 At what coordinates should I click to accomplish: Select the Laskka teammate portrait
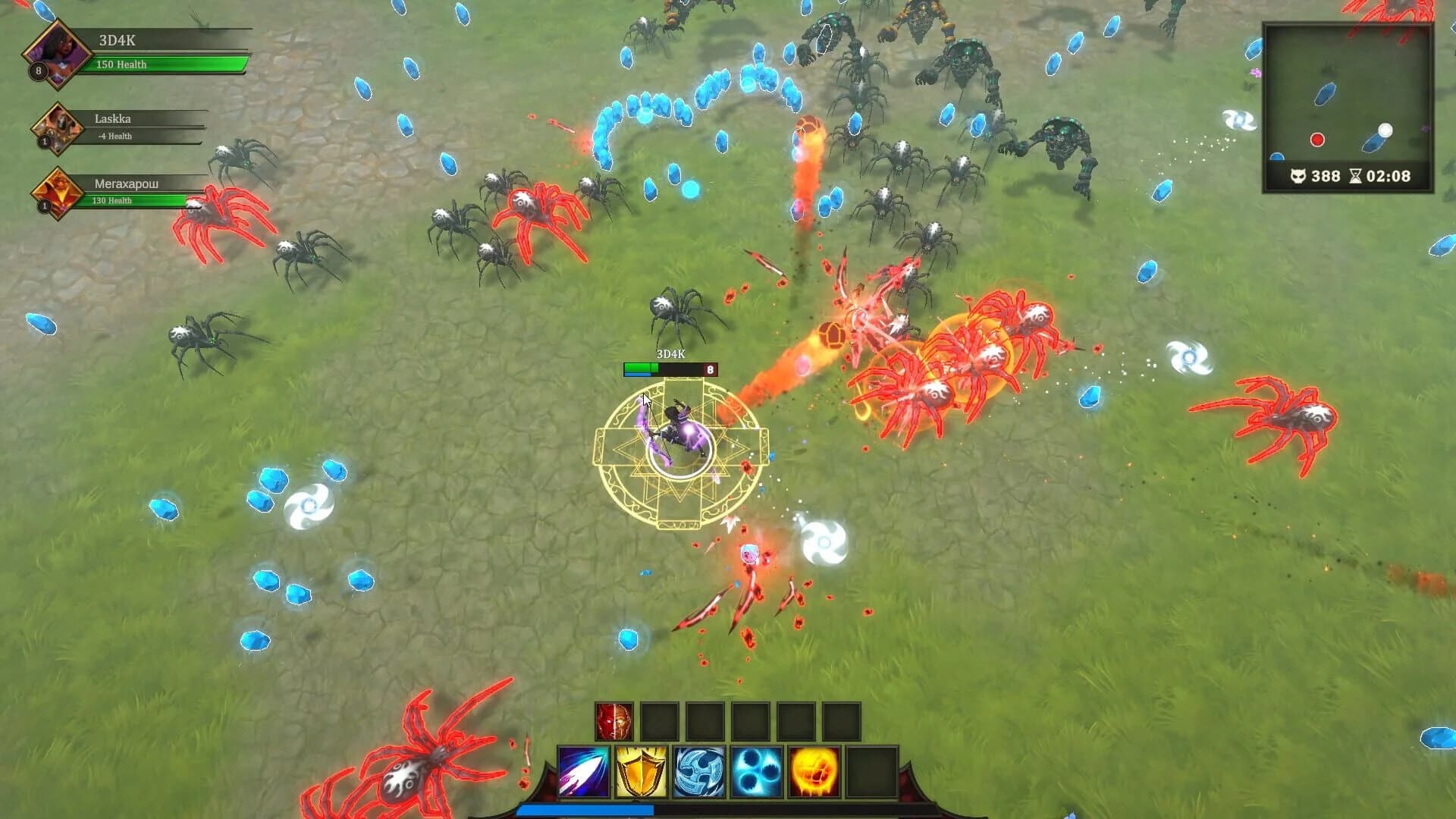[x=57, y=129]
